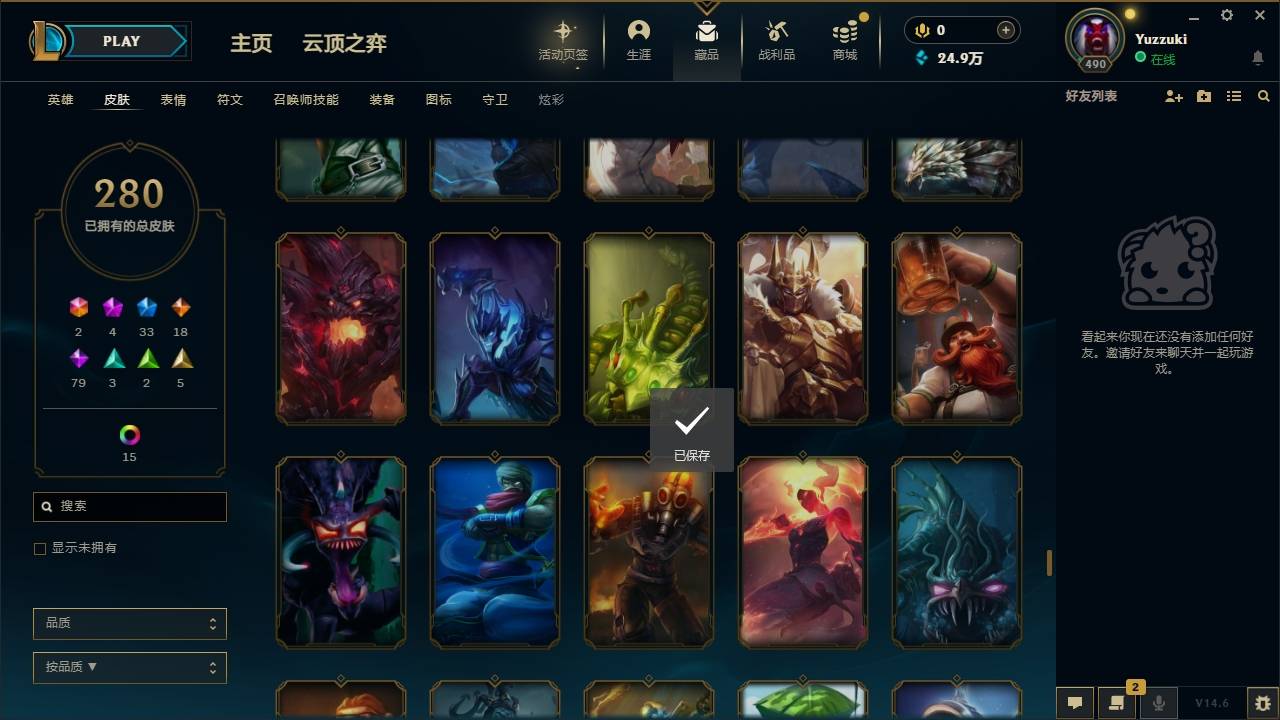Viewport: 1280px width, 720px height.
Task: Open the 战利品 (Loot) icon
Action: pyautogui.click(x=776, y=40)
